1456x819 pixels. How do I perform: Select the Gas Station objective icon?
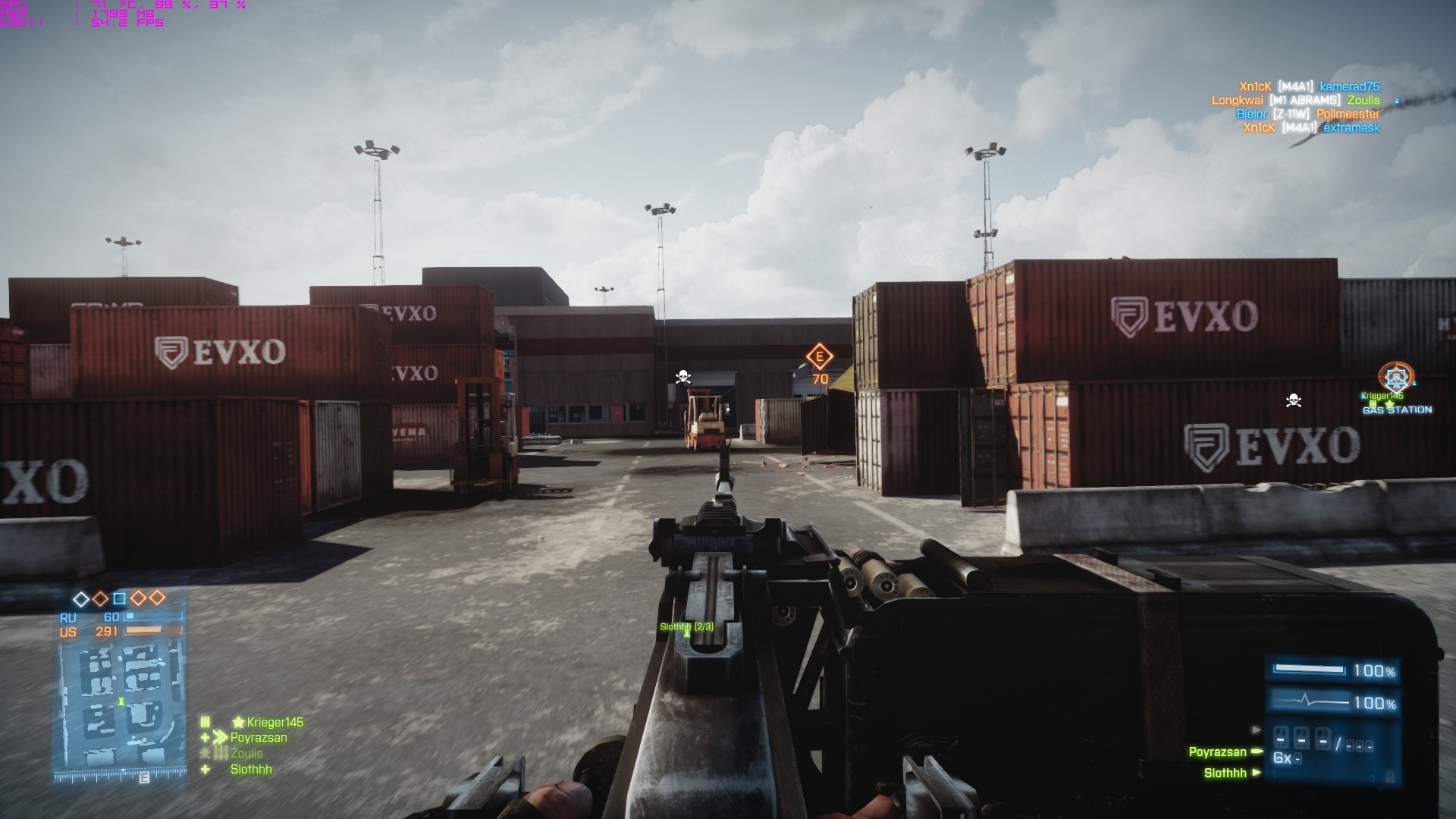[1396, 378]
